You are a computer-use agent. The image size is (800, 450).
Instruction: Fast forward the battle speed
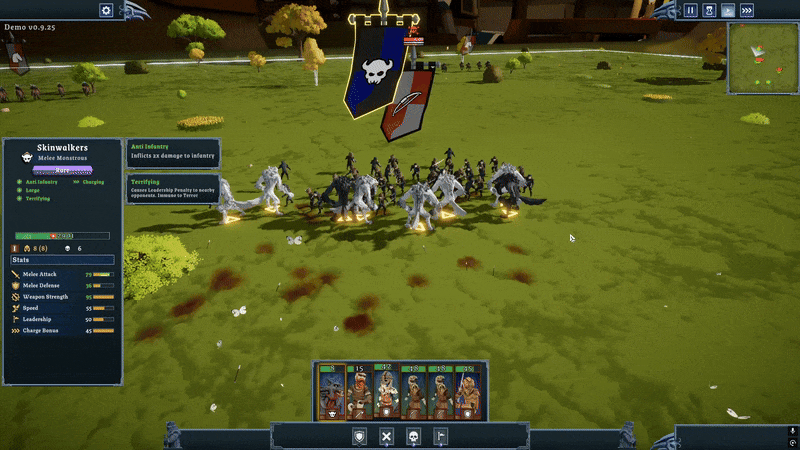coord(747,10)
